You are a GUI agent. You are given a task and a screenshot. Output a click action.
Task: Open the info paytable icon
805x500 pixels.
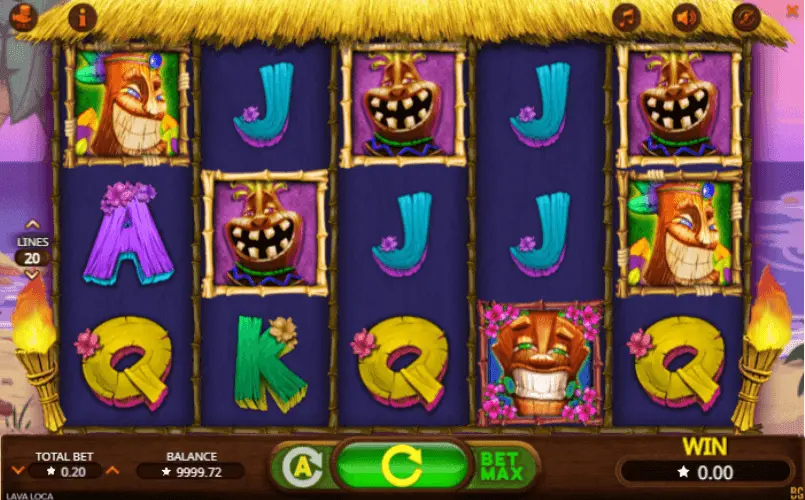pos(82,16)
